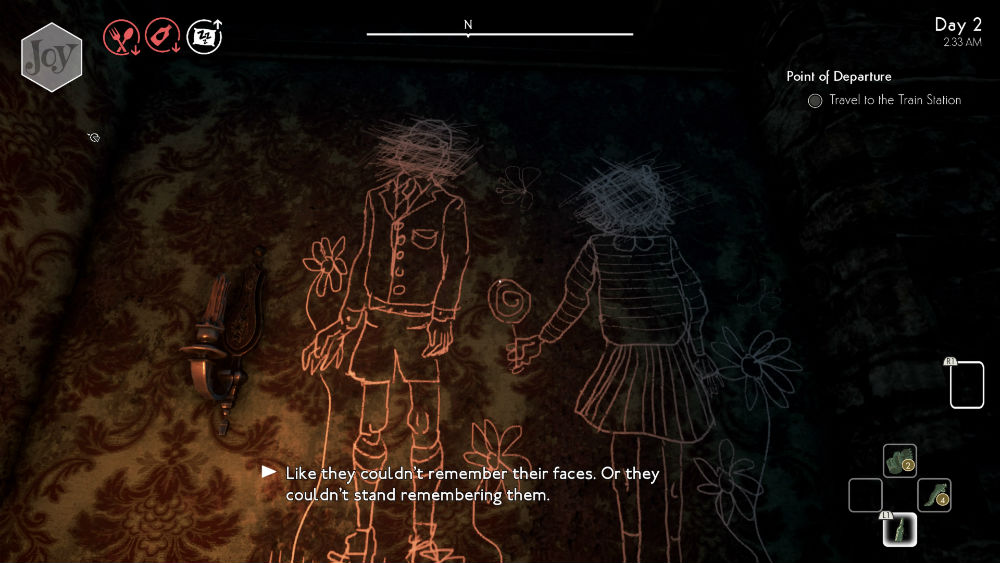
Task: Advance the dialogue using the white arrow
Action: coord(268,471)
